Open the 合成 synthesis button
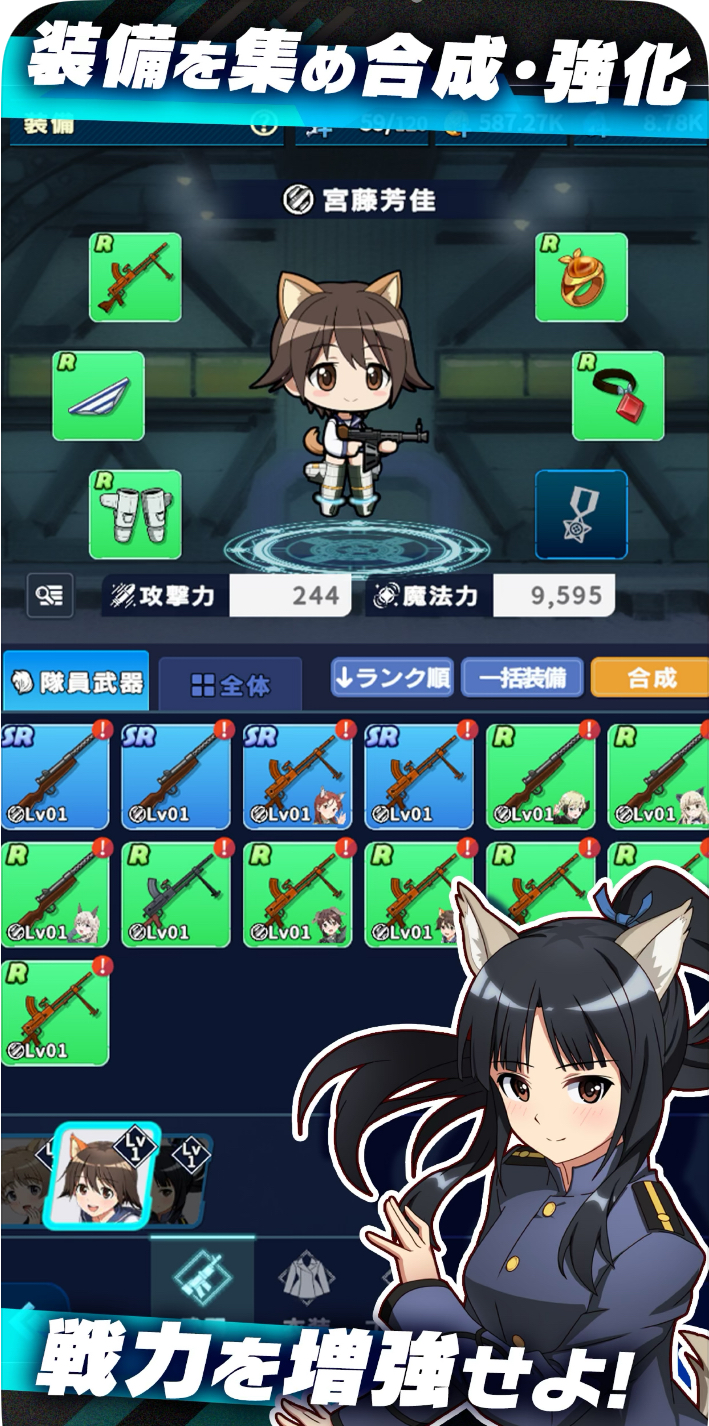The height and width of the screenshot is (1426, 709). (x=651, y=678)
